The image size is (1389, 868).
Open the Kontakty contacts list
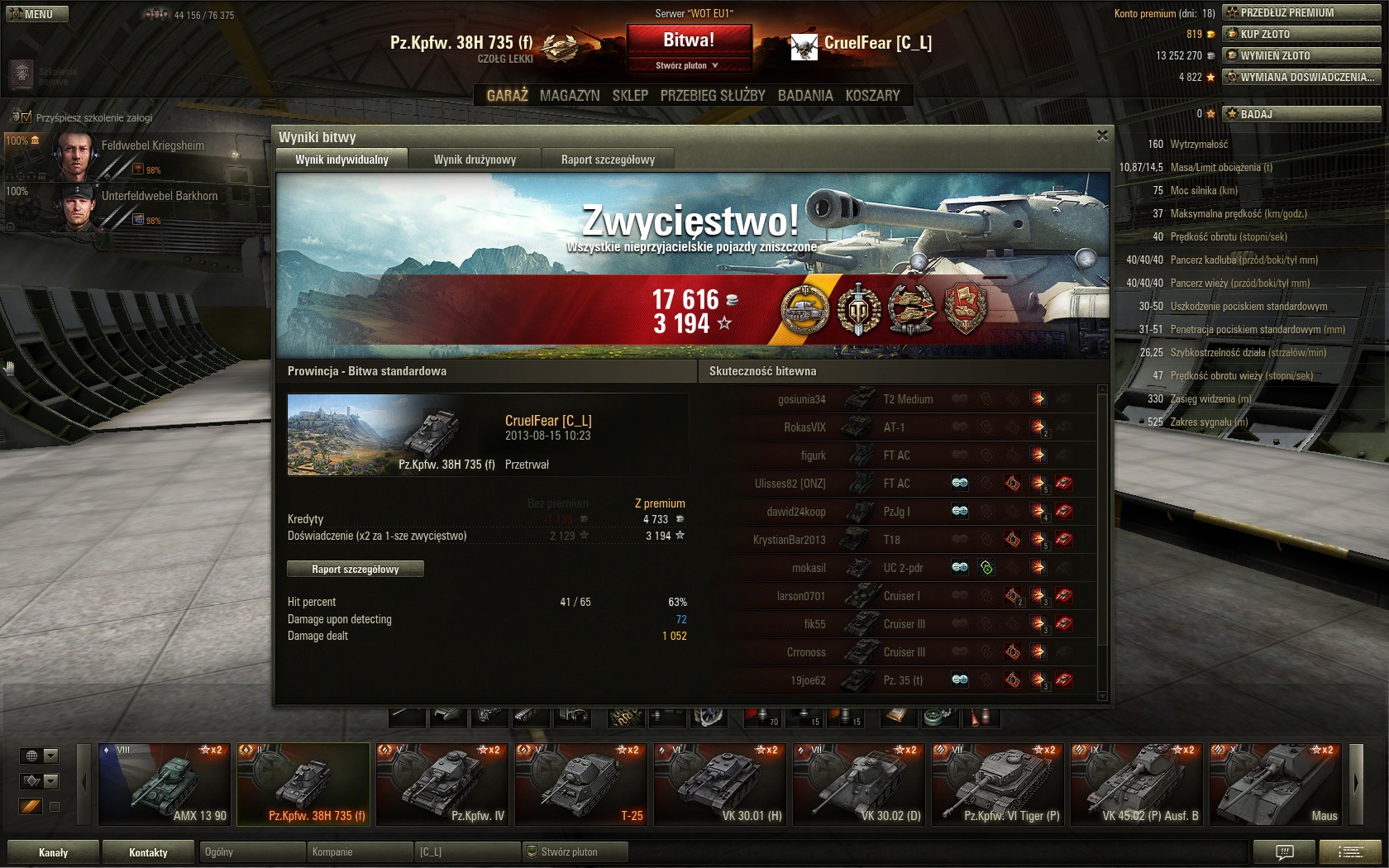(x=148, y=852)
